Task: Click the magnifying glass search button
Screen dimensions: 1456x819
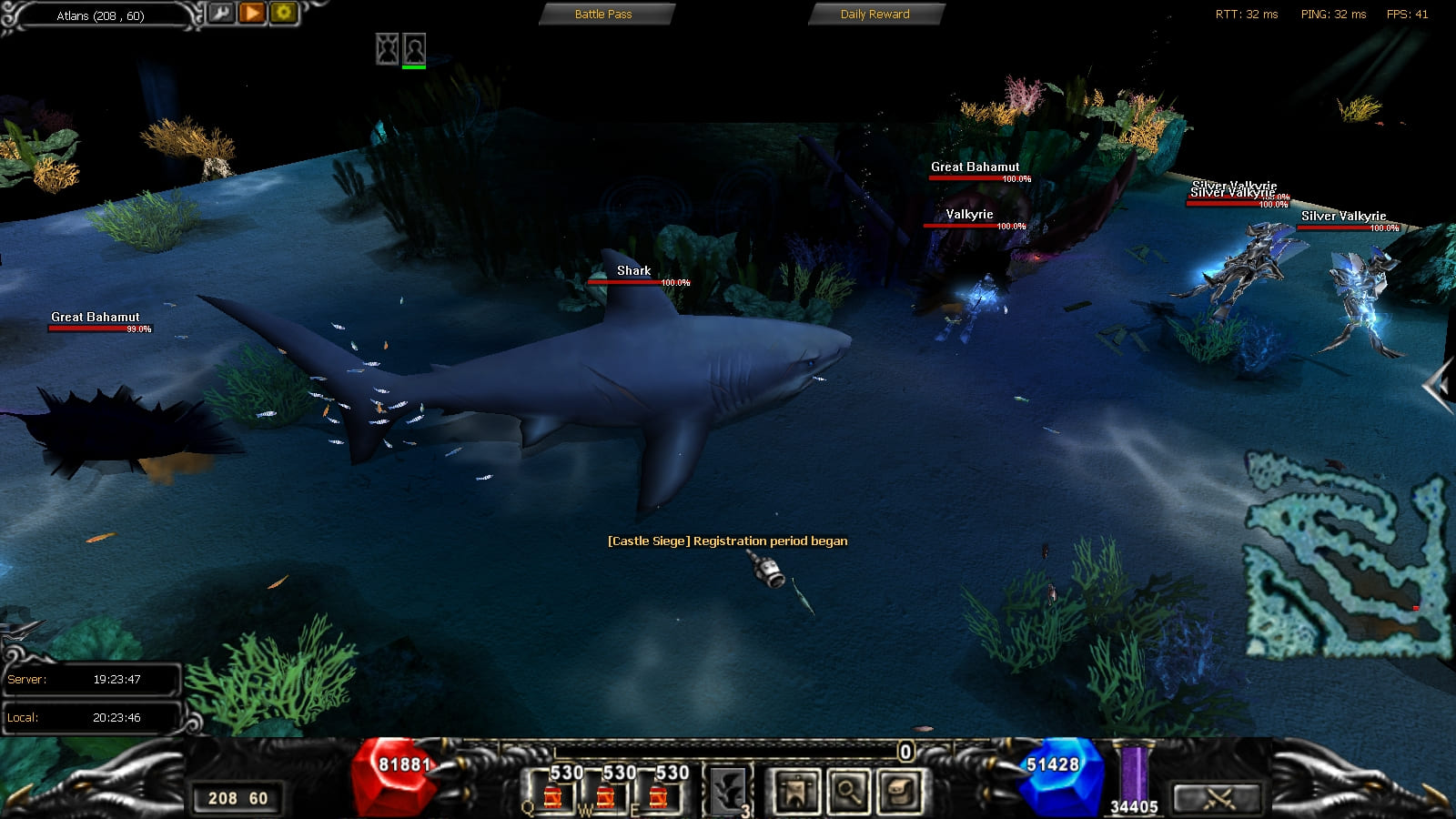Action: tap(848, 791)
